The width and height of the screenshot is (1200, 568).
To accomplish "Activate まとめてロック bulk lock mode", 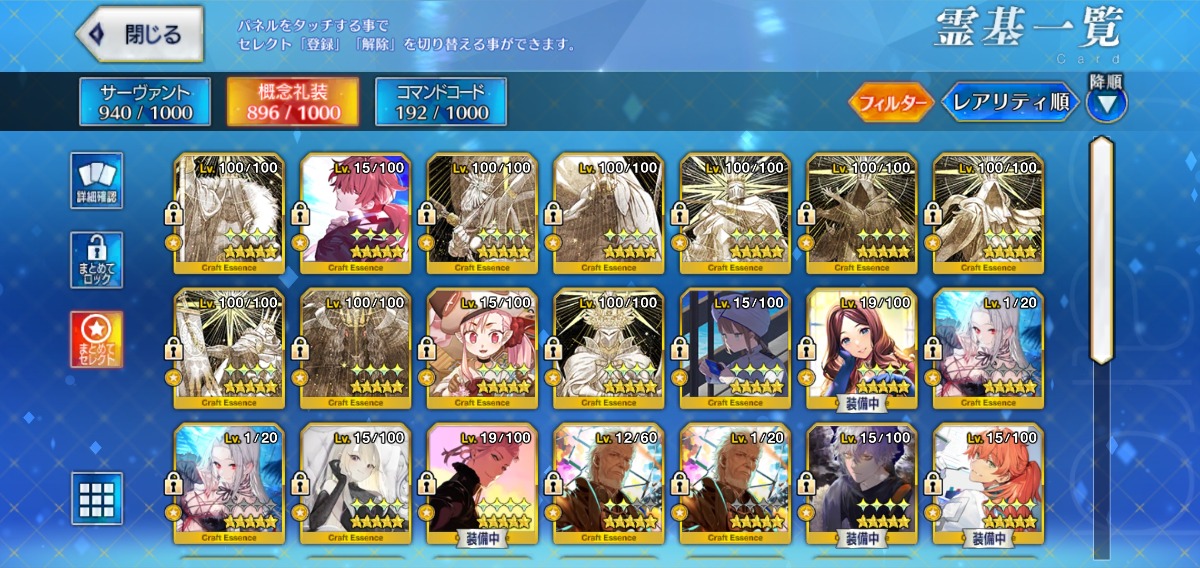I will (x=97, y=260).
